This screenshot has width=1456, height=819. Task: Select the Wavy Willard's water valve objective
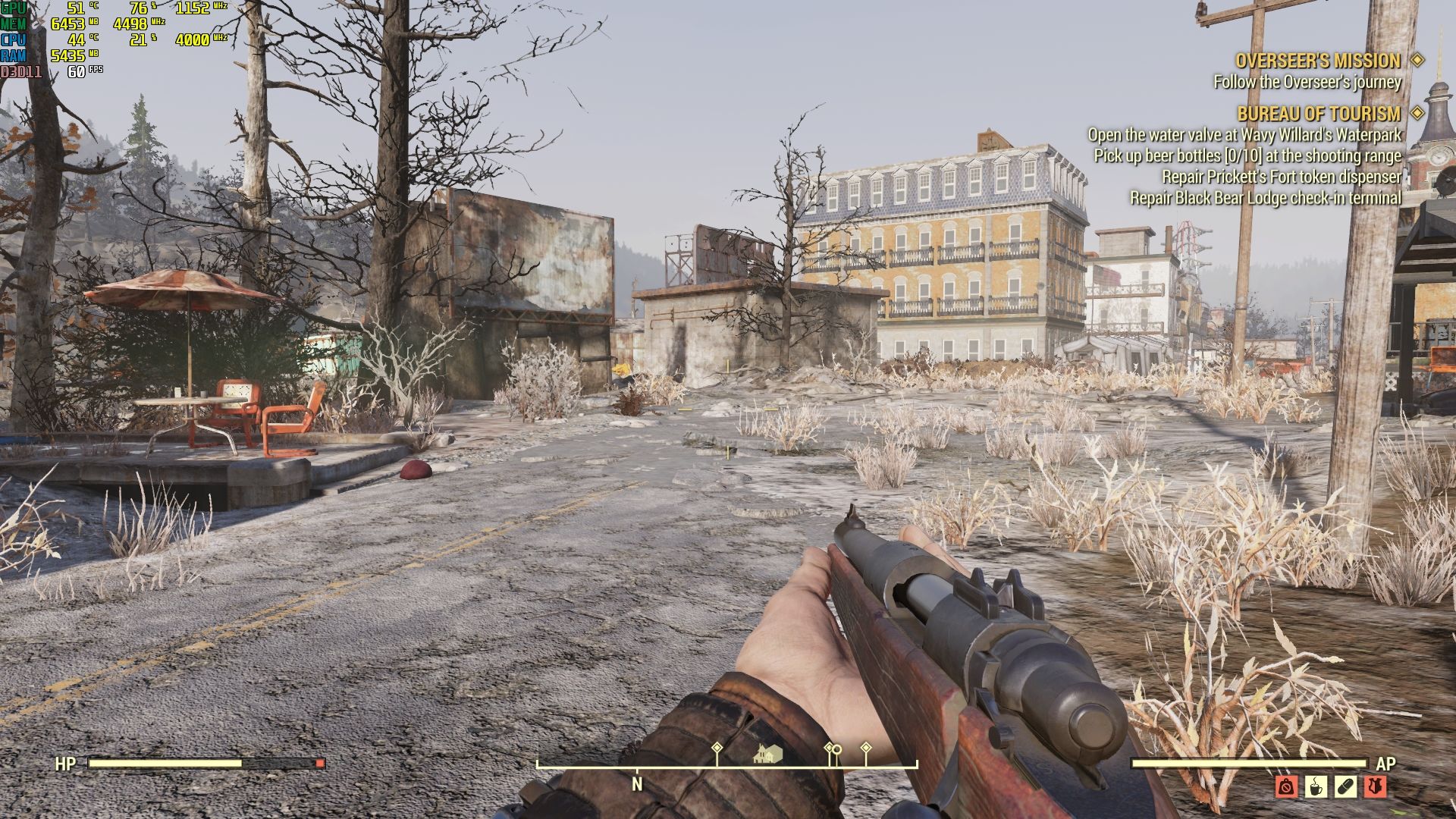[x=1244, y=135]
